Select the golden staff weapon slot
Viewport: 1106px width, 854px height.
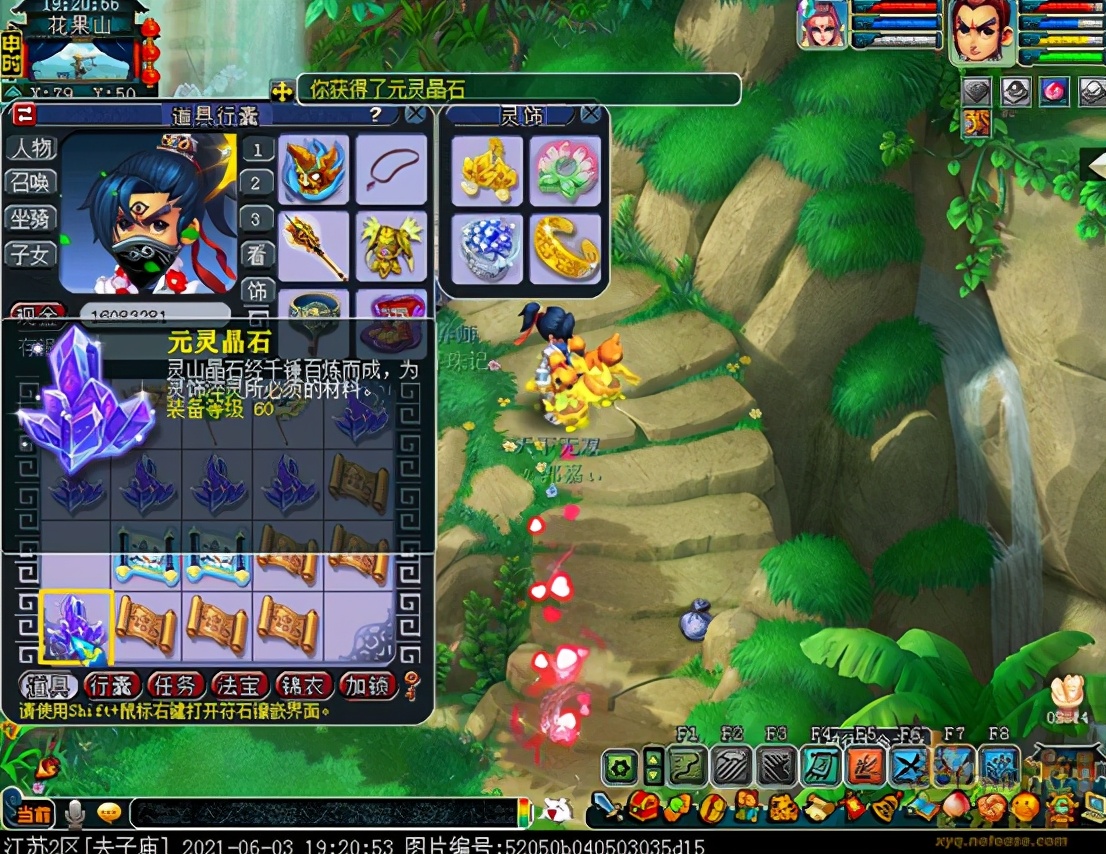[313, 245]
